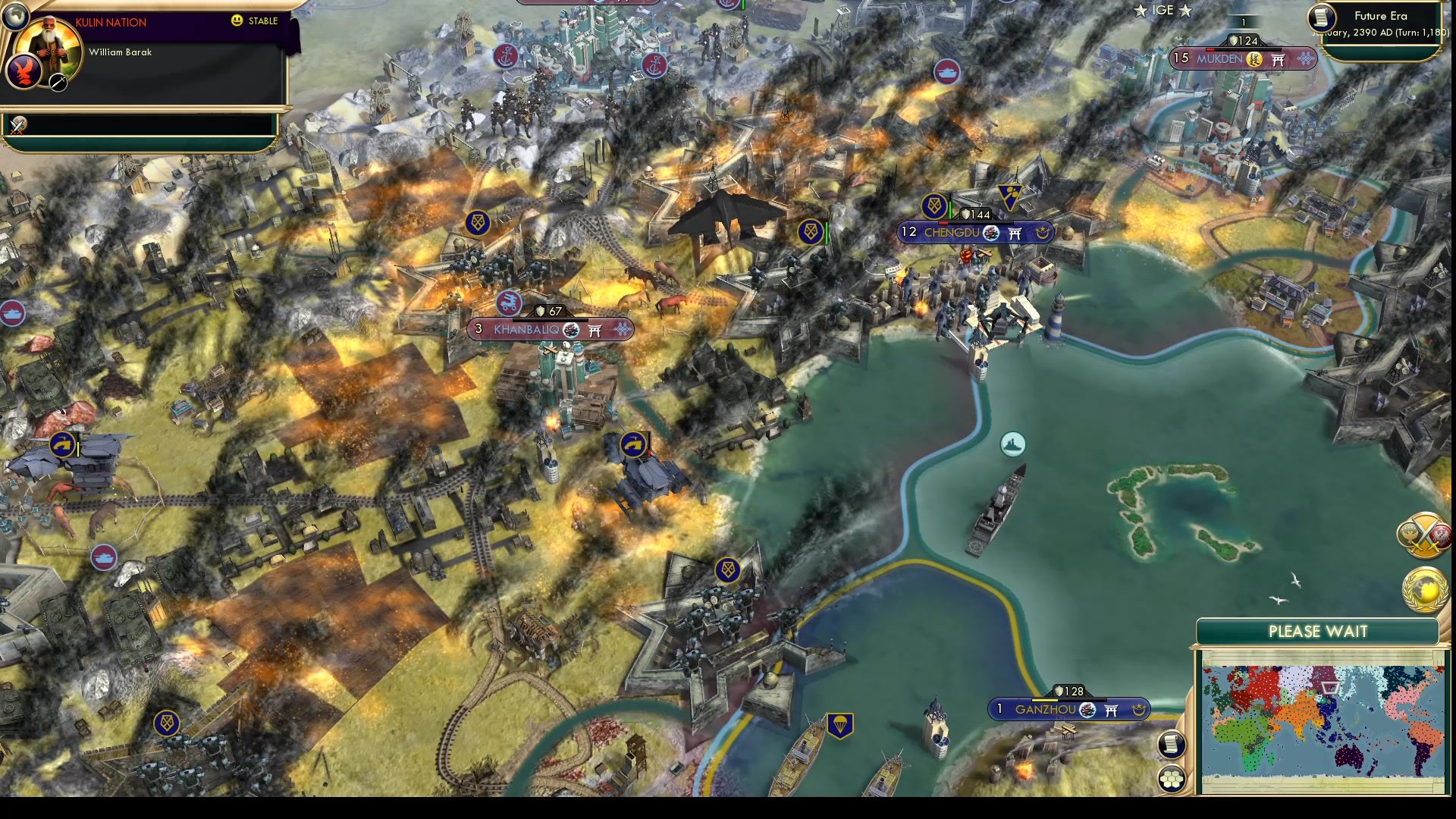Select the globe icon above the leader panel
The height and width of the screenshot is (819, 1456).
[16, 17]
